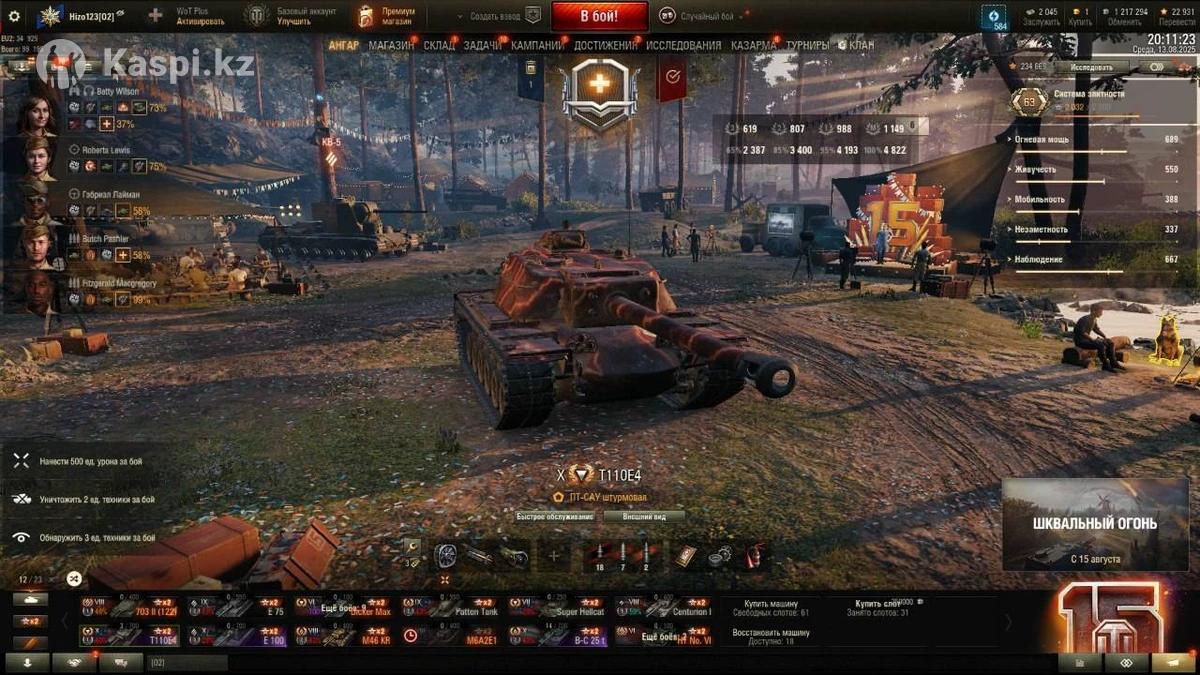This screenshot has width=1200, height=675.
Task: Open the settings gear icon
Action: click(14, 16)
